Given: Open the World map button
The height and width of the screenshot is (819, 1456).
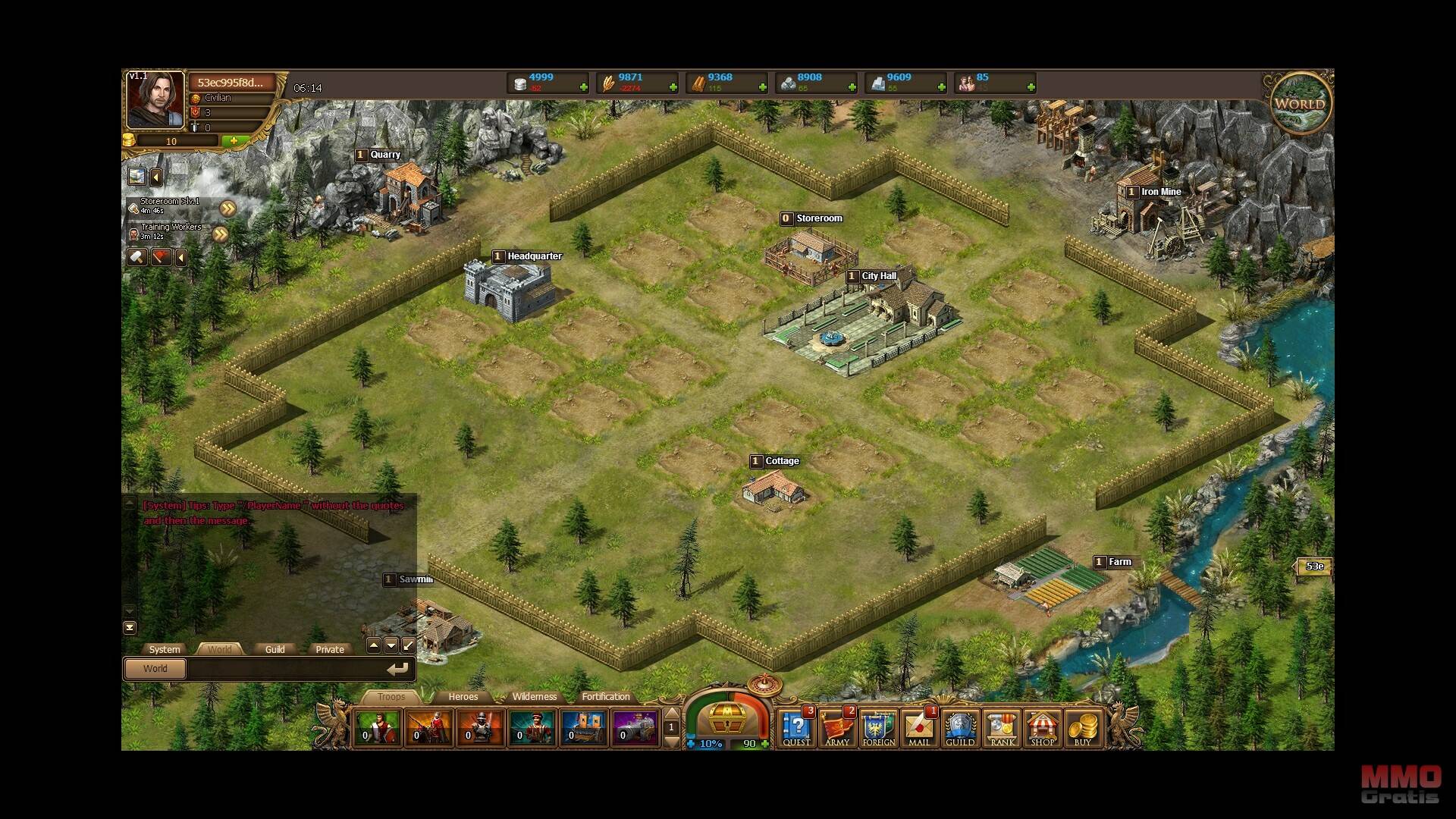Looking at the screenshot, I should [1300, 104].
